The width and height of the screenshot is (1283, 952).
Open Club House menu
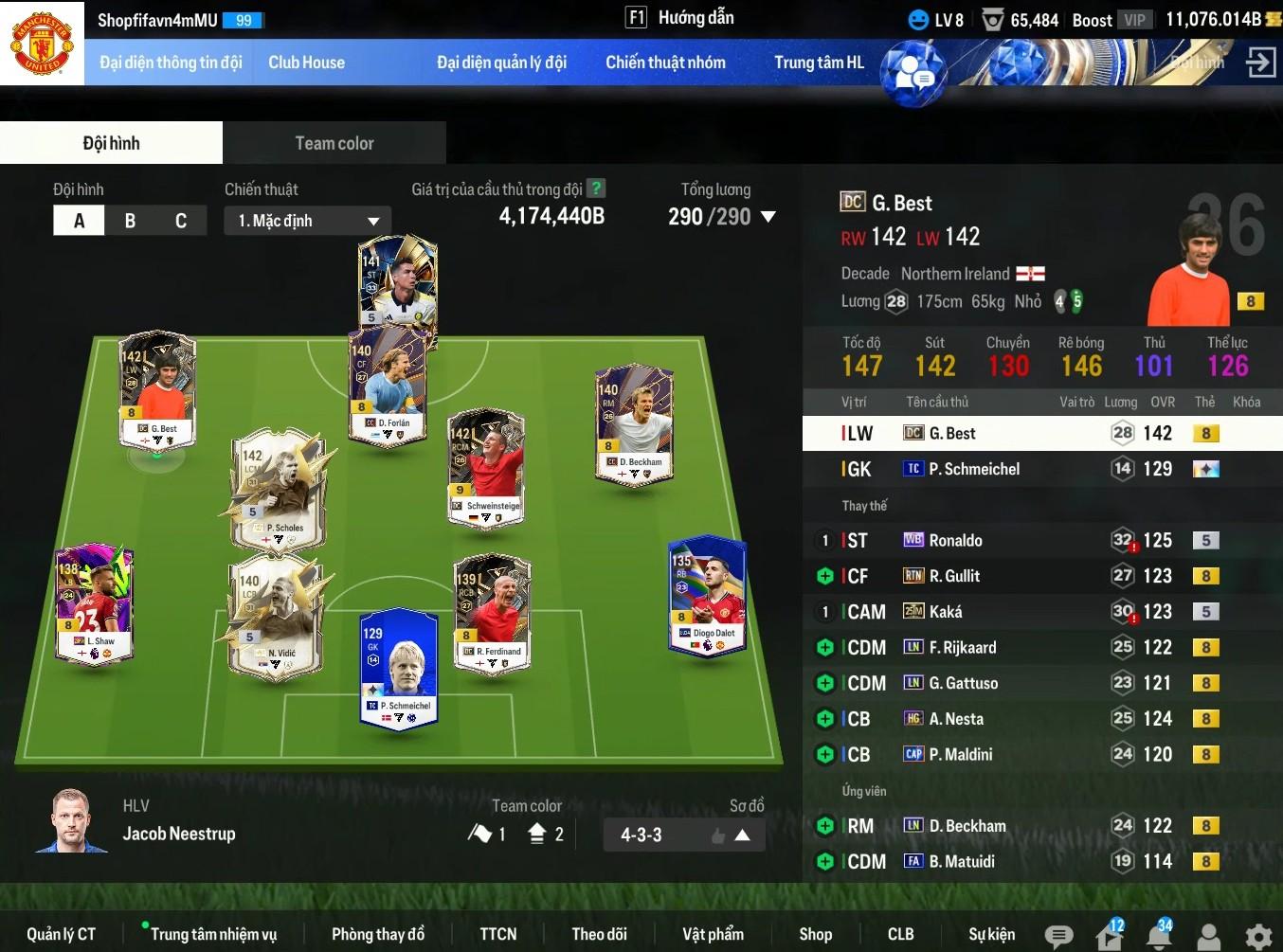pyautogui.click(x=306, y=63)
